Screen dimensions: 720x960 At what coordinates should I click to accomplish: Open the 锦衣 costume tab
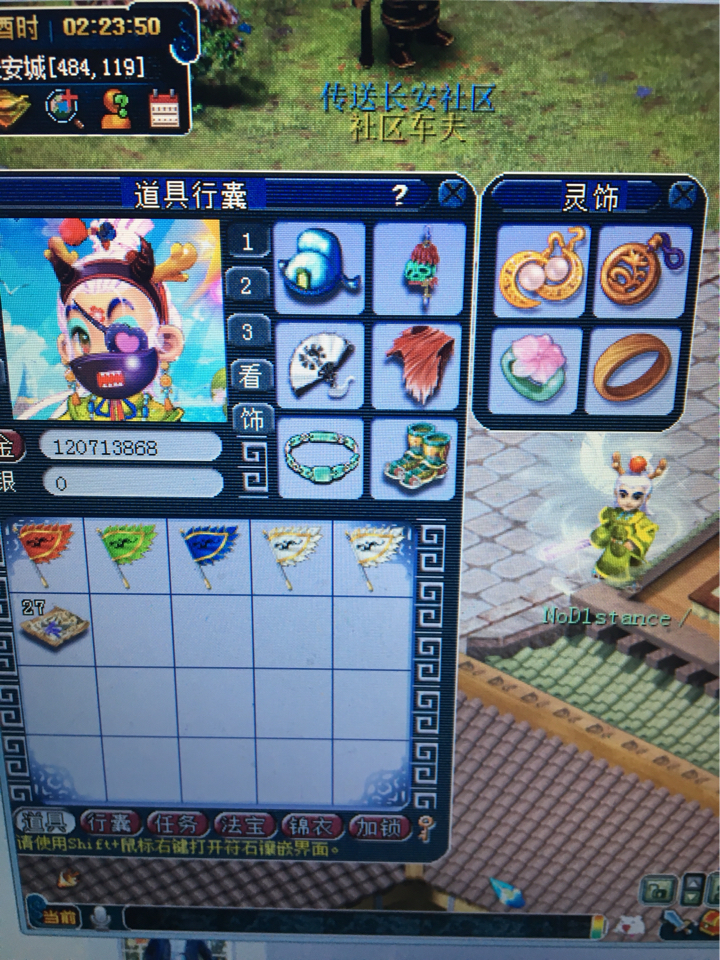(x=312, y=826)
